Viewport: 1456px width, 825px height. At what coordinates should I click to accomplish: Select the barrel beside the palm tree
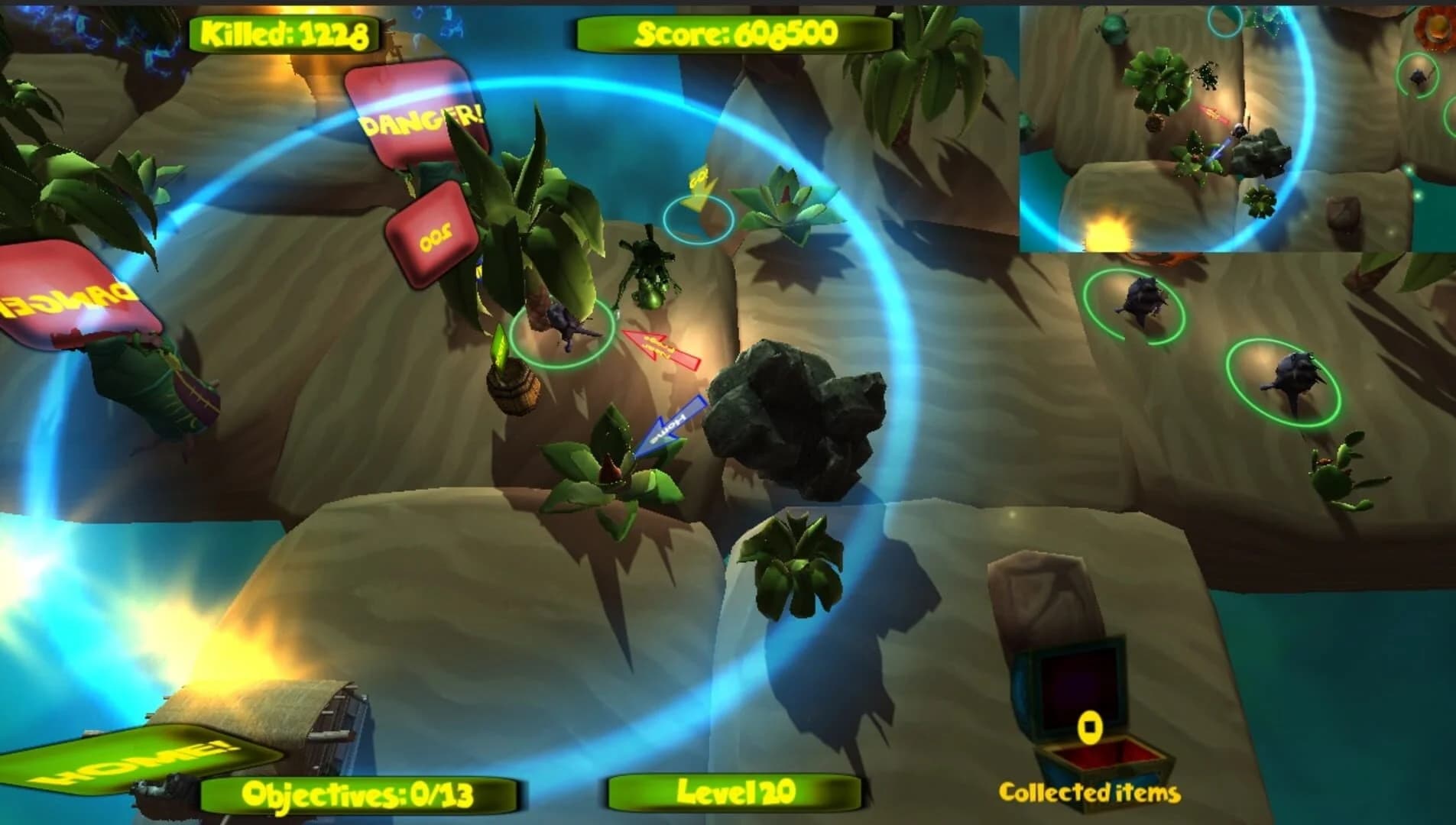pyautogui.click(x=514, y=386)
